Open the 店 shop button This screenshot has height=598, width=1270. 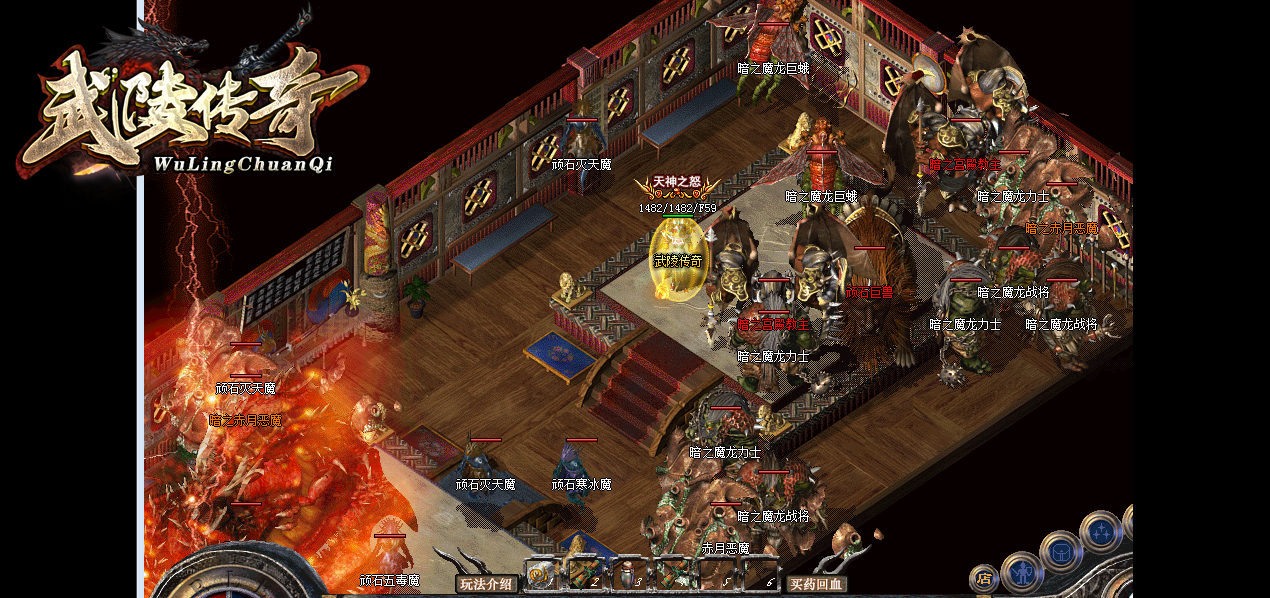click(983, 578)
